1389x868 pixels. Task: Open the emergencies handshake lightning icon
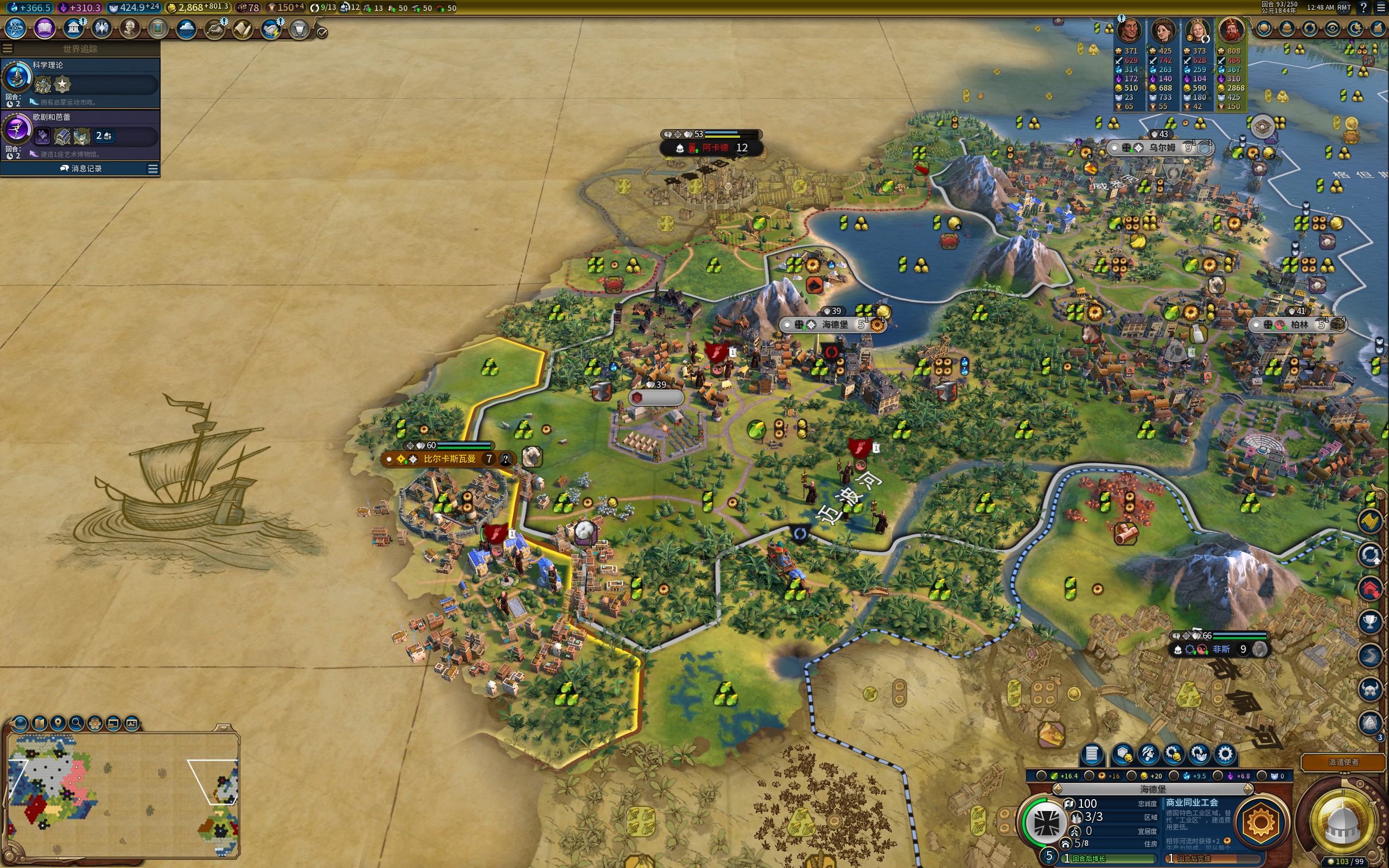tap(270, 28)
